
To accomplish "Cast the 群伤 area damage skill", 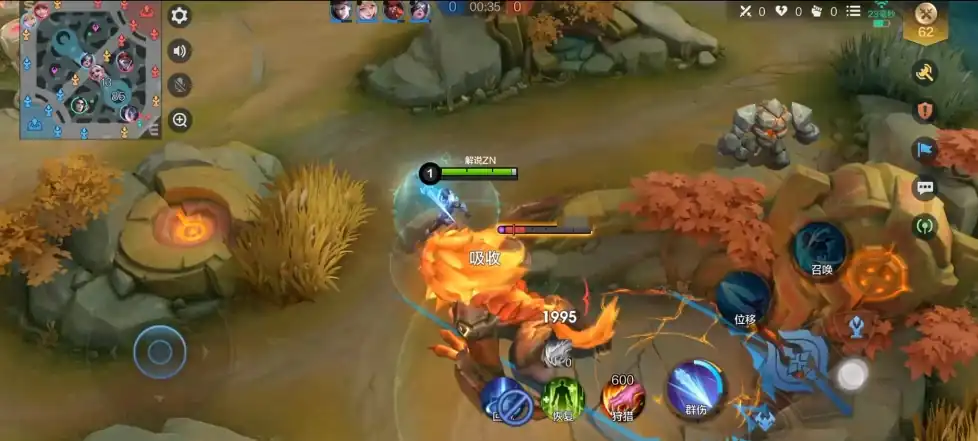I will click(x=696, y=388).
